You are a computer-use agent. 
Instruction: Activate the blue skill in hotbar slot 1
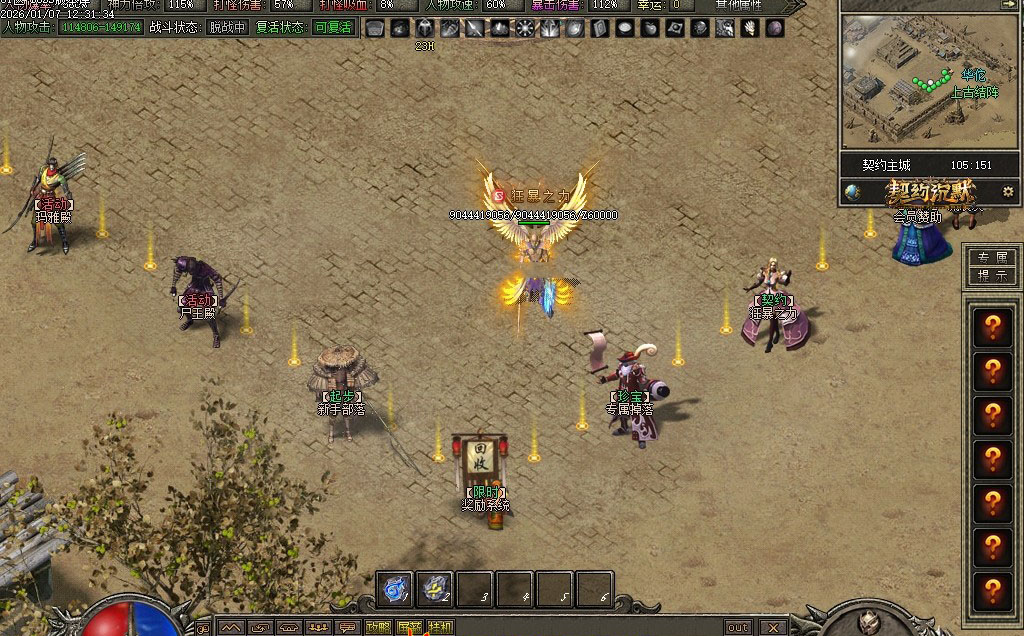point(397,589)
